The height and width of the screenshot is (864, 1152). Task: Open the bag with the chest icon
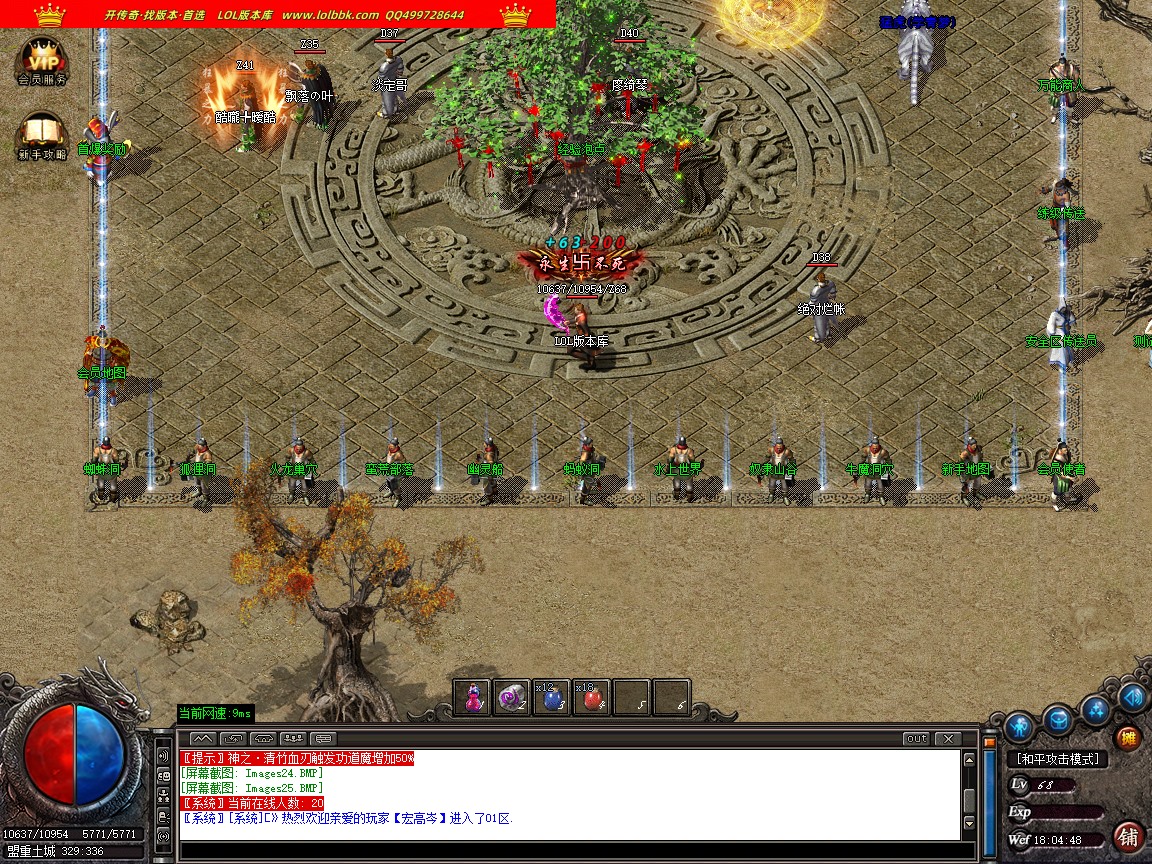pos(1058,719)
